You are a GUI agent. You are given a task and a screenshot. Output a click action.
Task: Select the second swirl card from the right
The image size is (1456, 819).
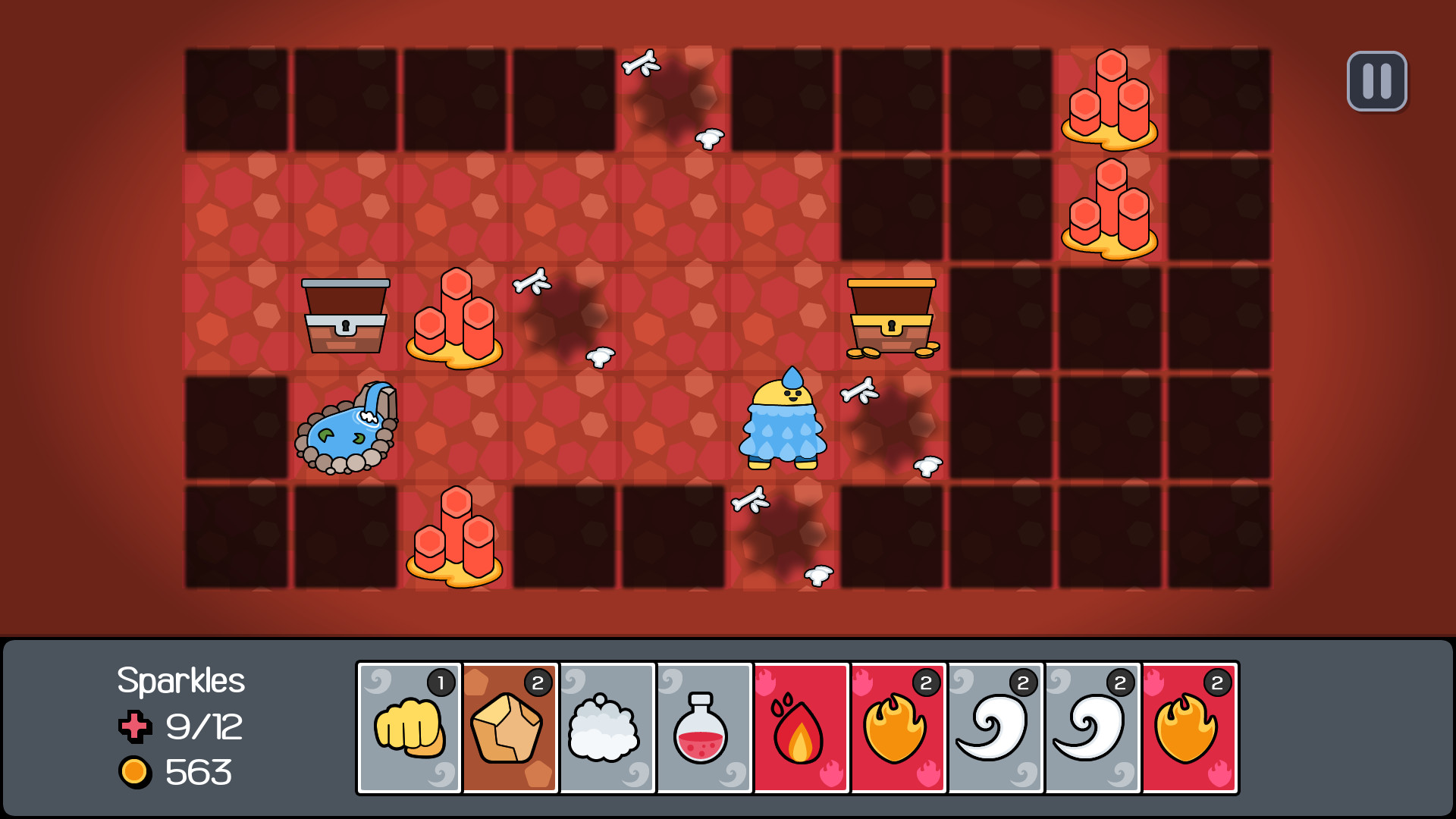pyautogui.click(x=1092, y=726)
